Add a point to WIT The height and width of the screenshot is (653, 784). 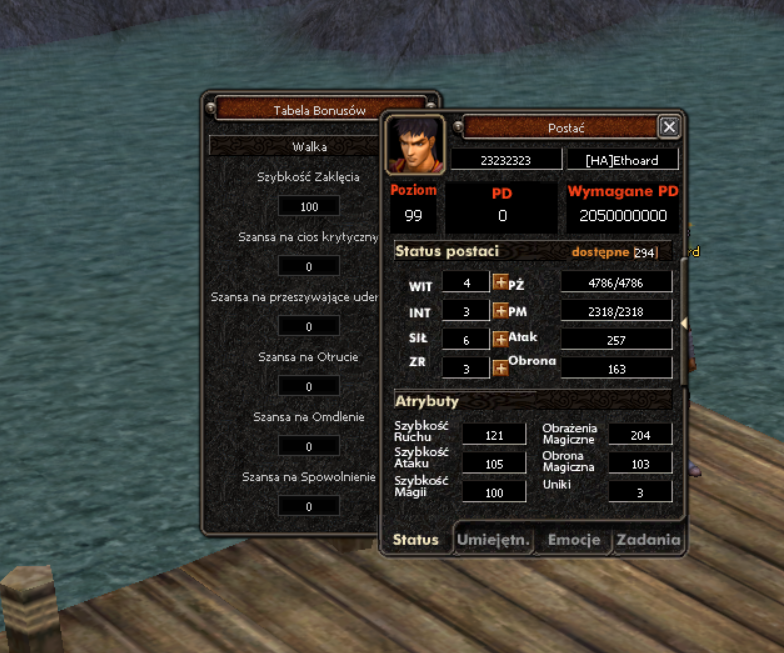pos(501,283)
